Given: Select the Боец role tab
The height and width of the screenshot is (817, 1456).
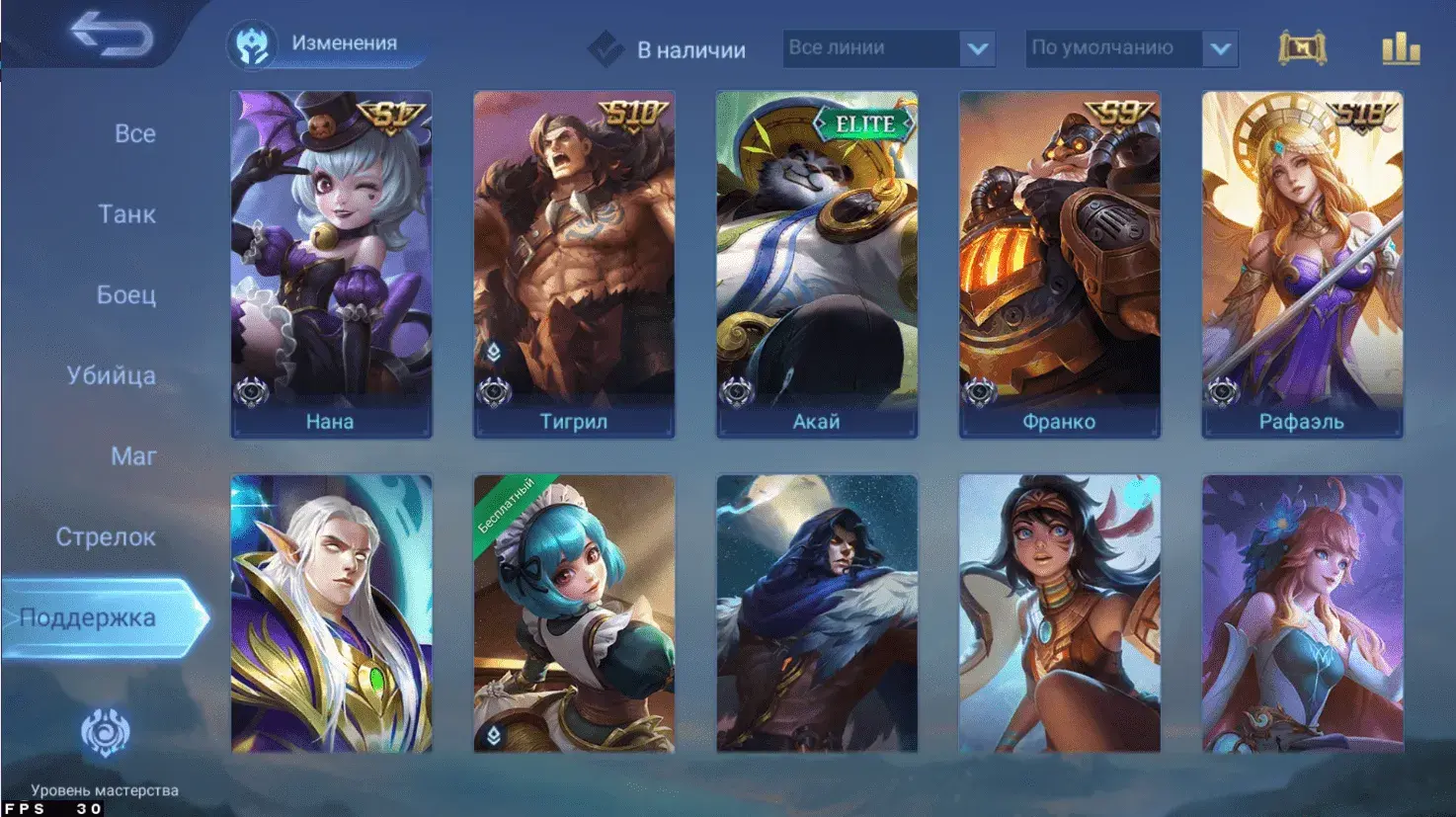Looking at the screenshot, I should coord(125,294).
